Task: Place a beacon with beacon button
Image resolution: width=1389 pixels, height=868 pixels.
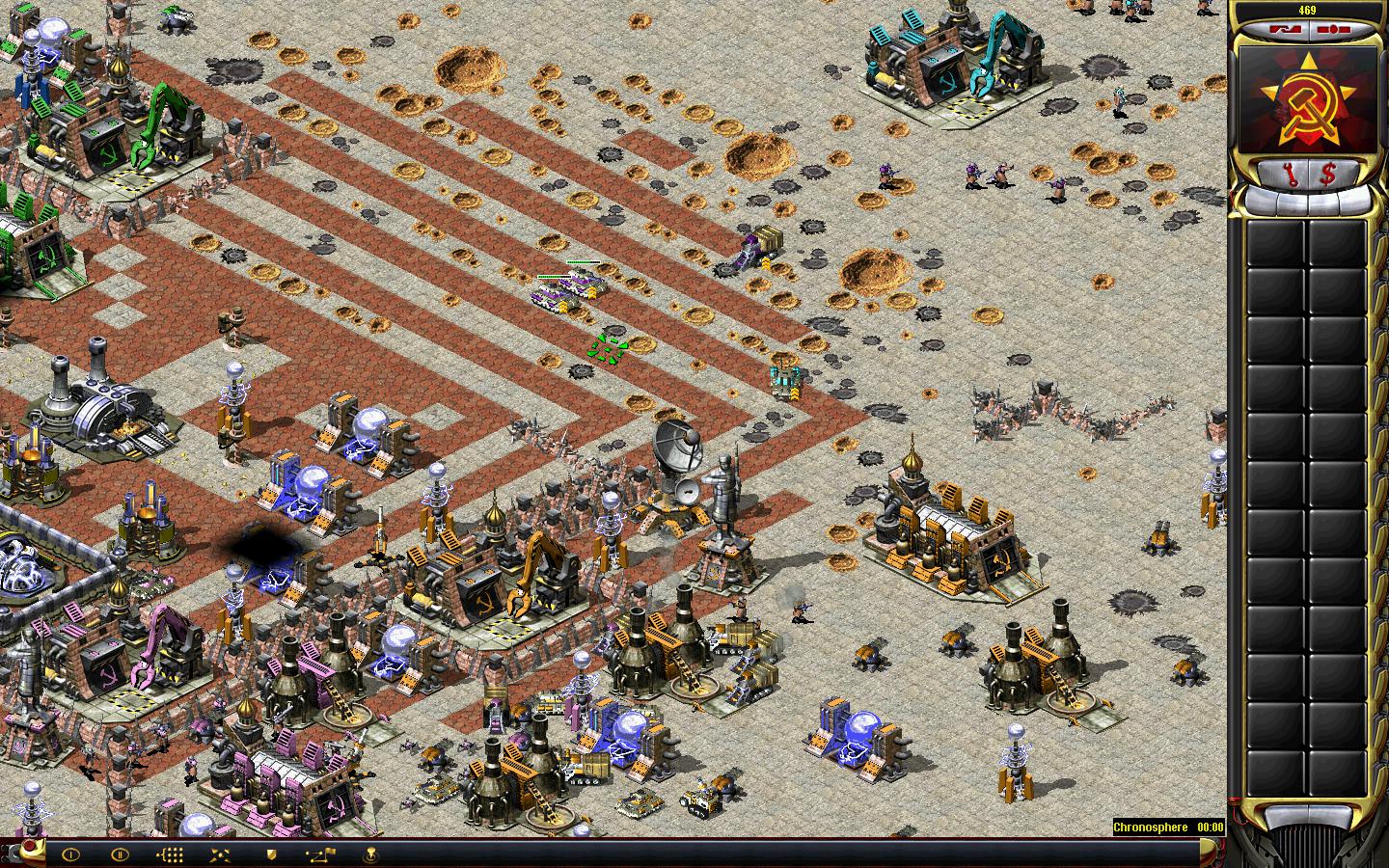Action: click(371, 854)
